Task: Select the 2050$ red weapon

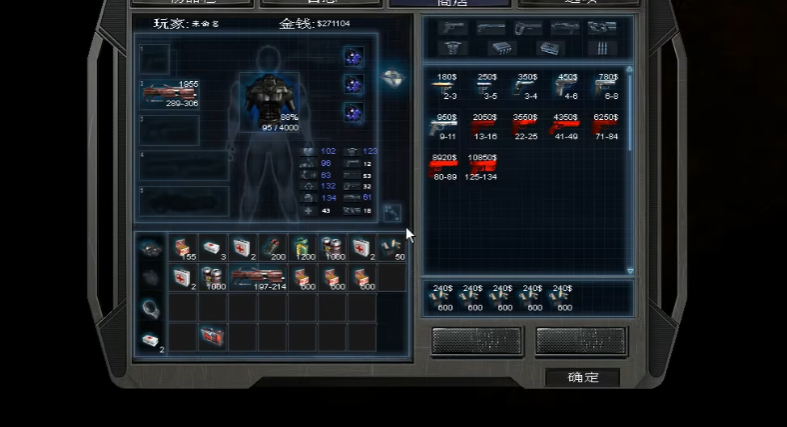Action: tap(486, 126)
